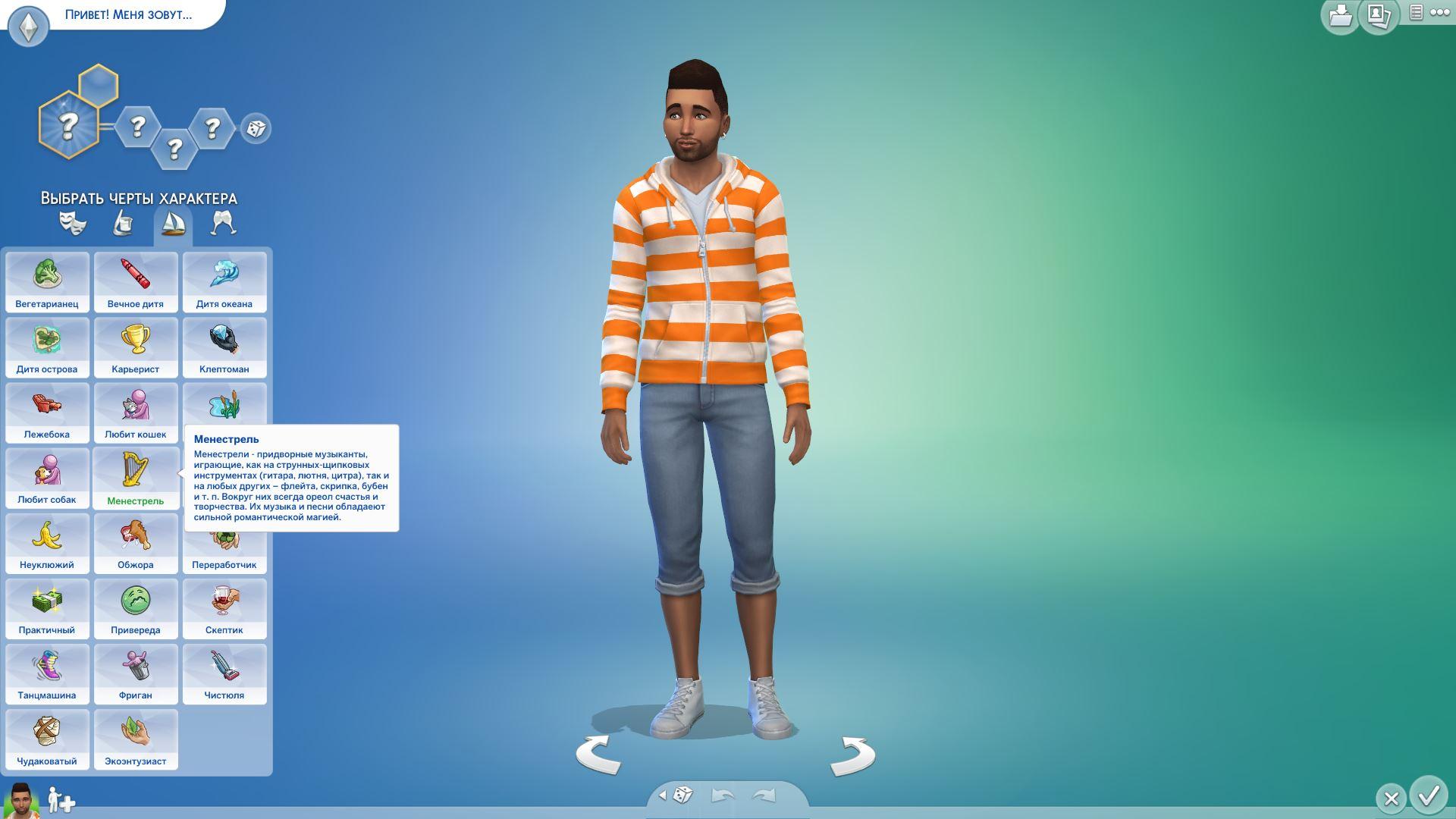This screenshot has height=819, width=1456.
Task: Choose the Любит кошек trait
Action: [136, 412]
